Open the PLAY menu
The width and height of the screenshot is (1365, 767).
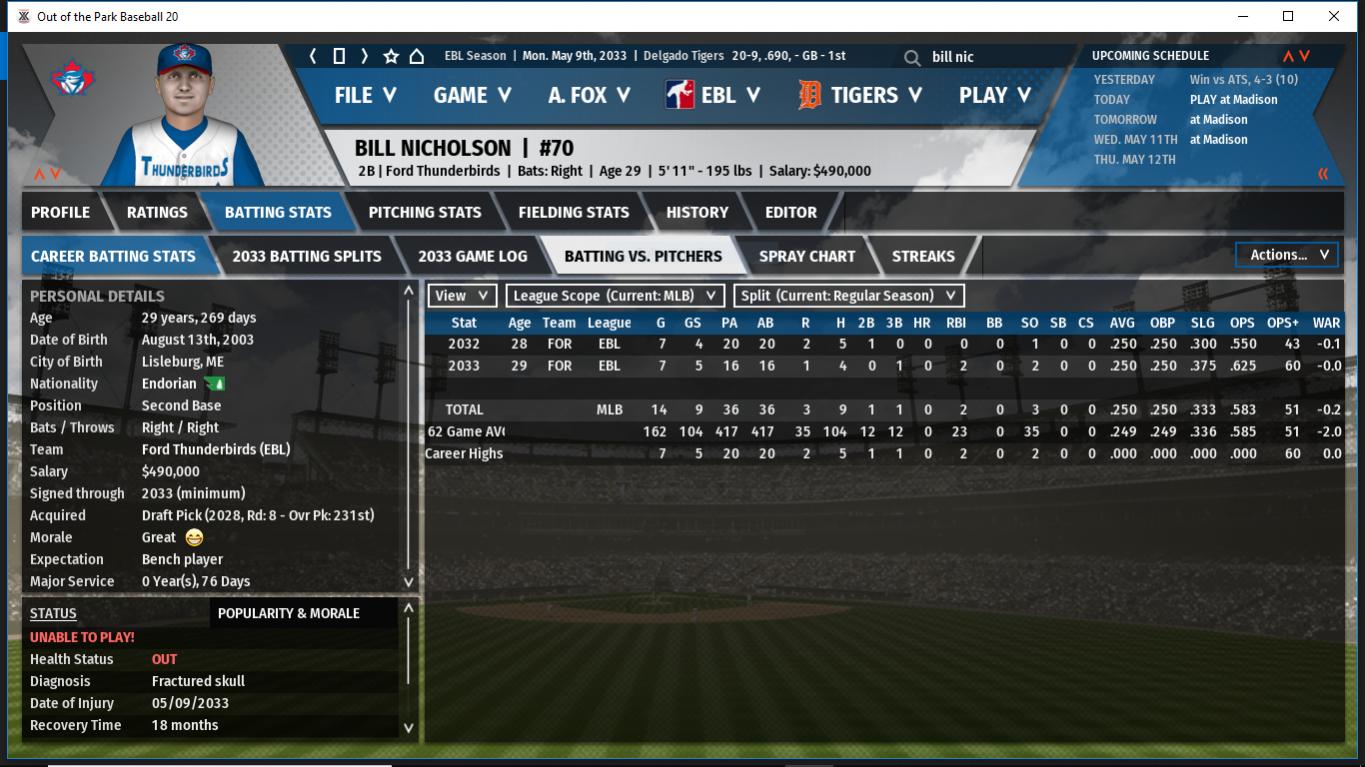point(994,95)
